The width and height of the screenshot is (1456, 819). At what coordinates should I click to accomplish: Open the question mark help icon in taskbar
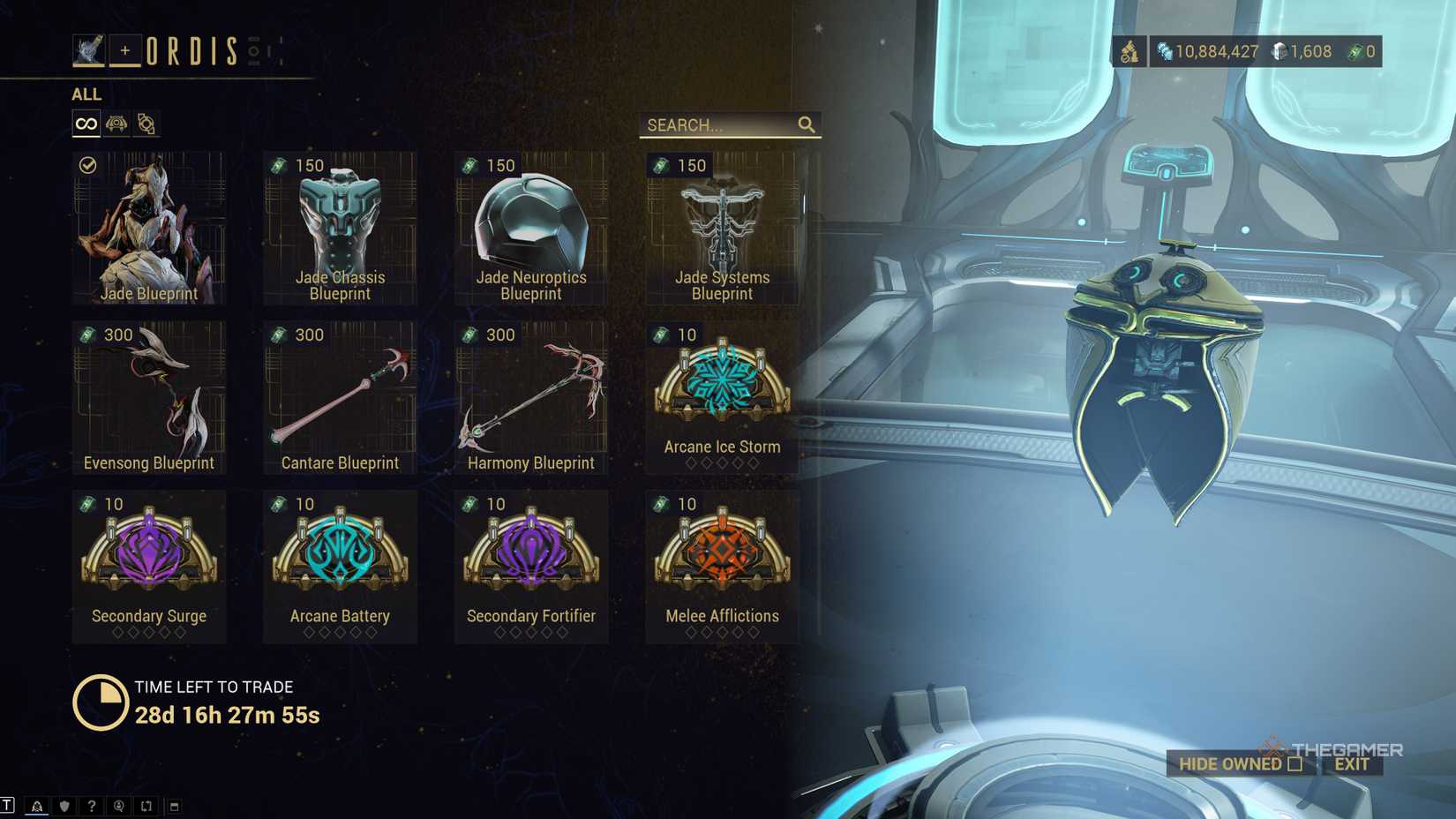[92, 806]
